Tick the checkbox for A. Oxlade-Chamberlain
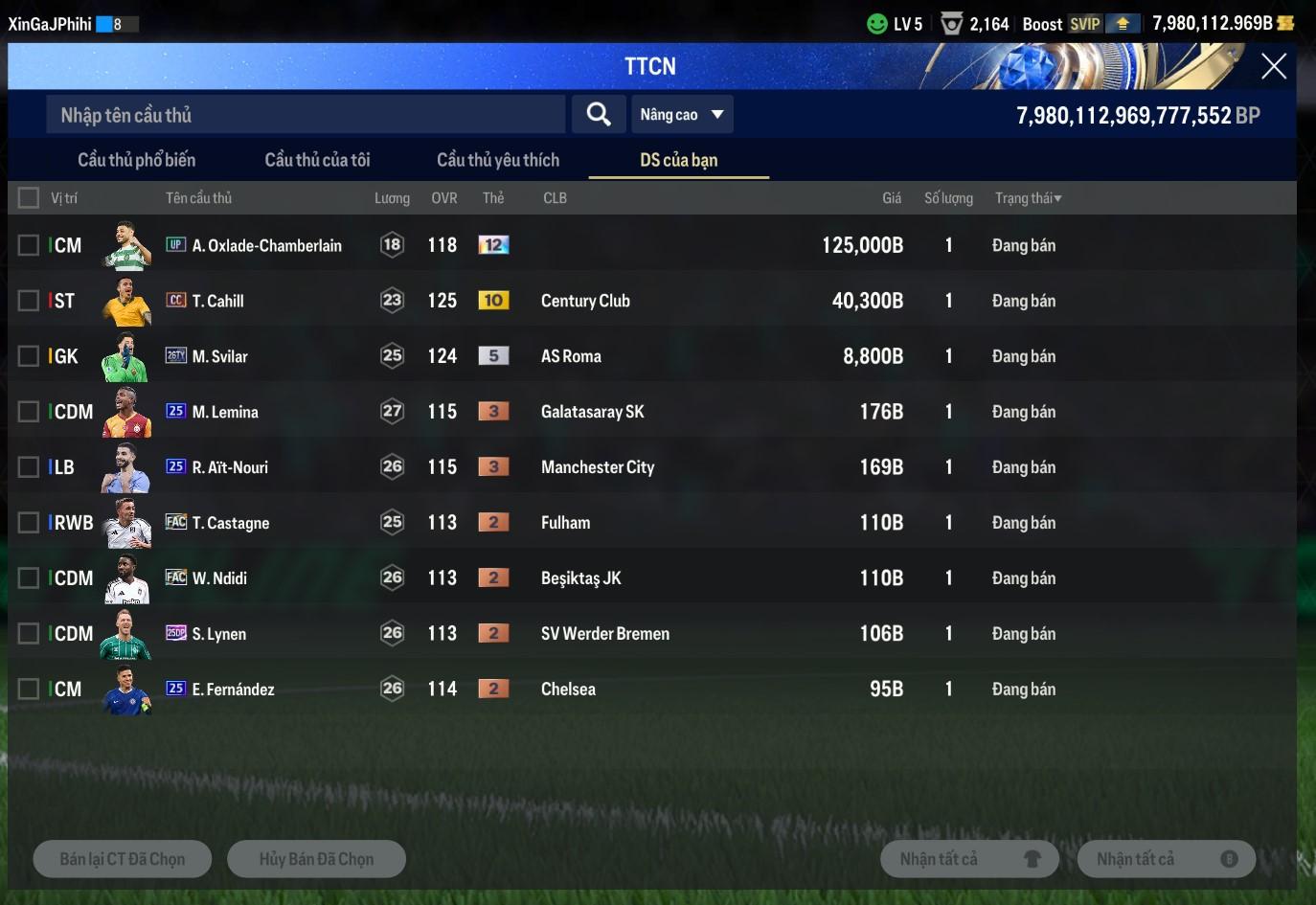The image size is (1316, 905). tap(29, 245)
